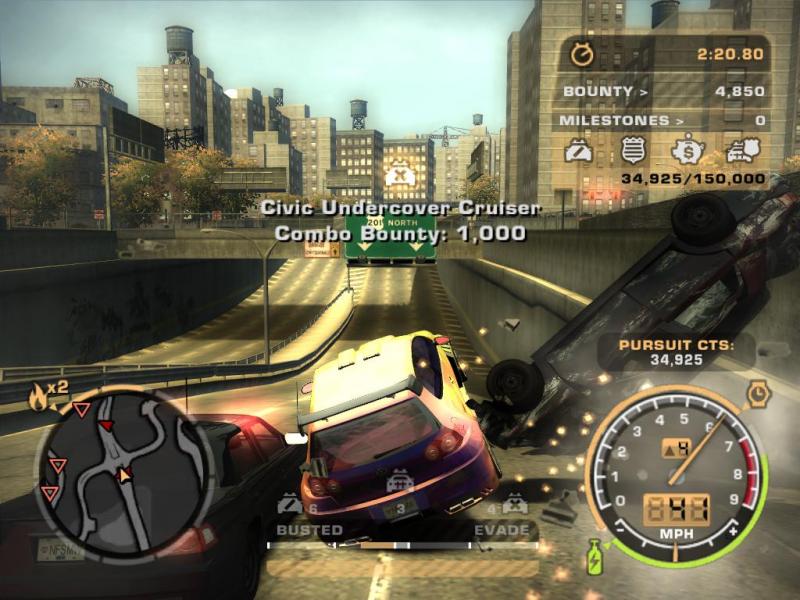Choose the piggy bank milestone icon

(688, 152)
